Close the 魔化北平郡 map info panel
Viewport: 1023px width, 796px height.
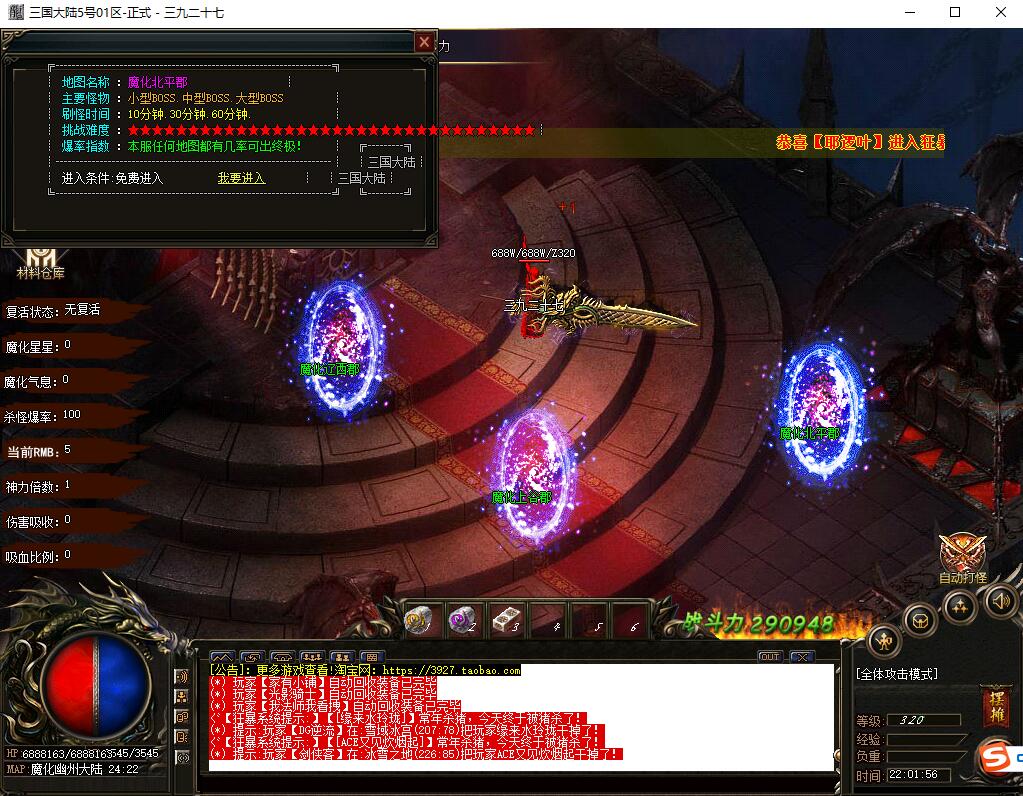425,42
